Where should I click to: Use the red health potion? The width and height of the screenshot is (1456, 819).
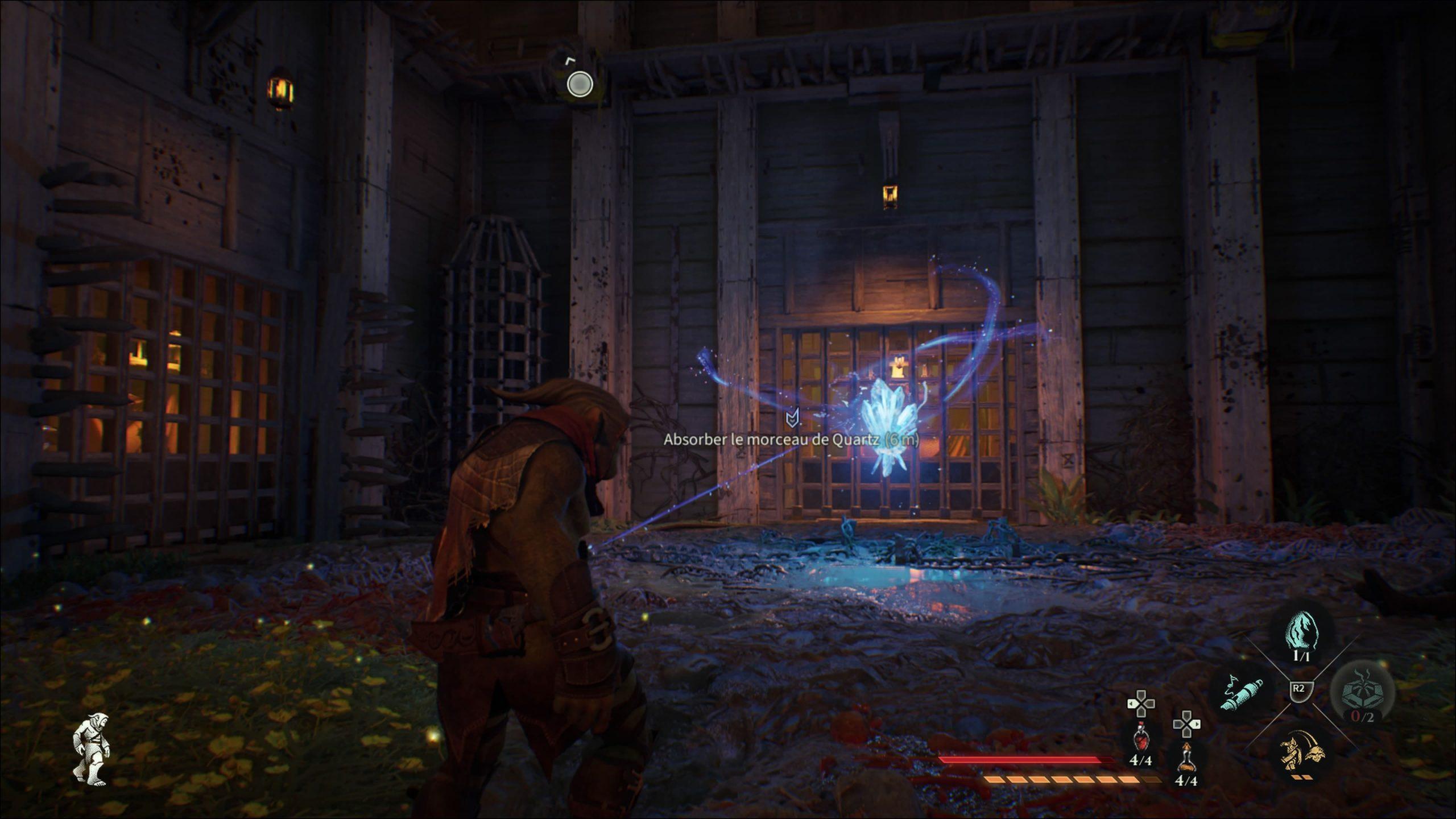point(1140,739)
